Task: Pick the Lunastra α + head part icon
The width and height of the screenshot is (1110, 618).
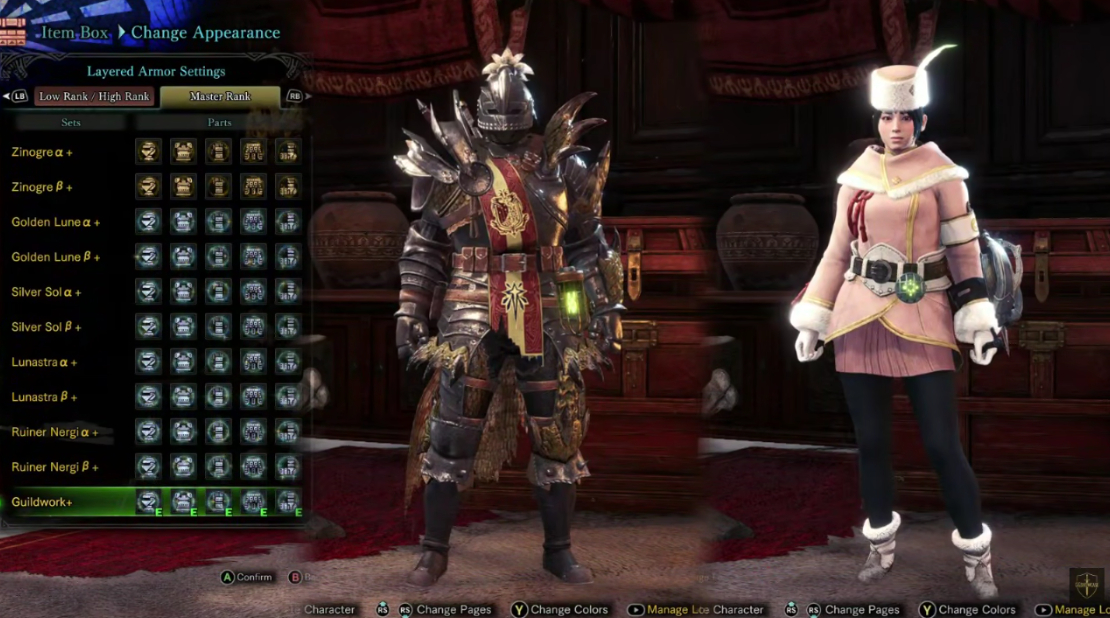Action: click(148, 362)
